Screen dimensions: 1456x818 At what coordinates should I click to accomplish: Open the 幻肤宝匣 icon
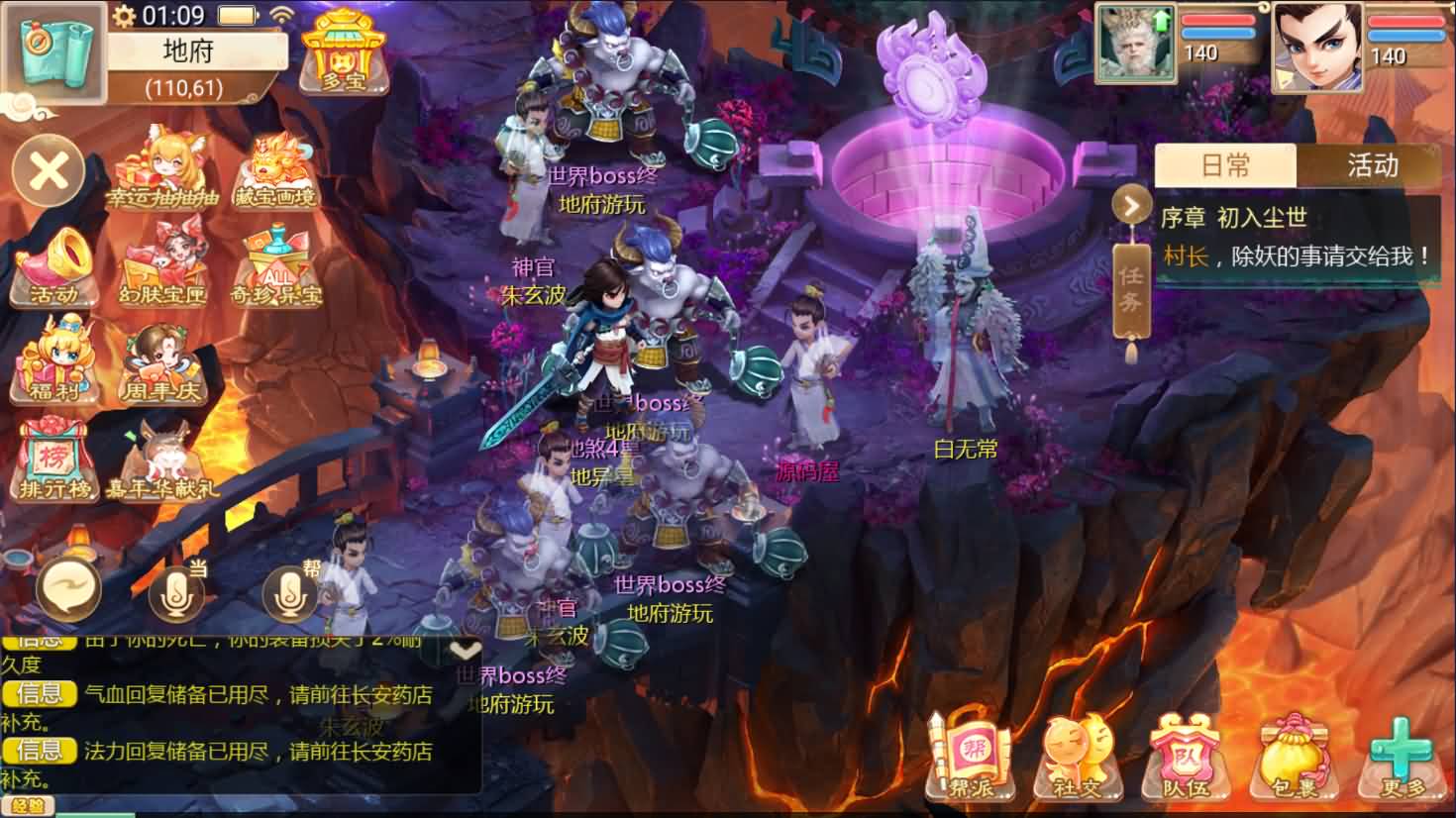(x=162, y=265)
